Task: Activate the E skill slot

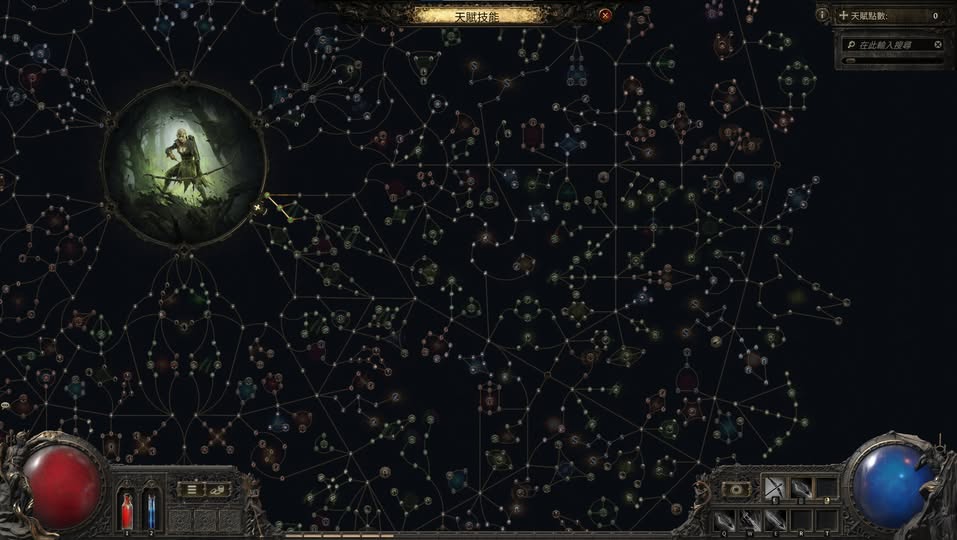Action: [x=775, y=519]
